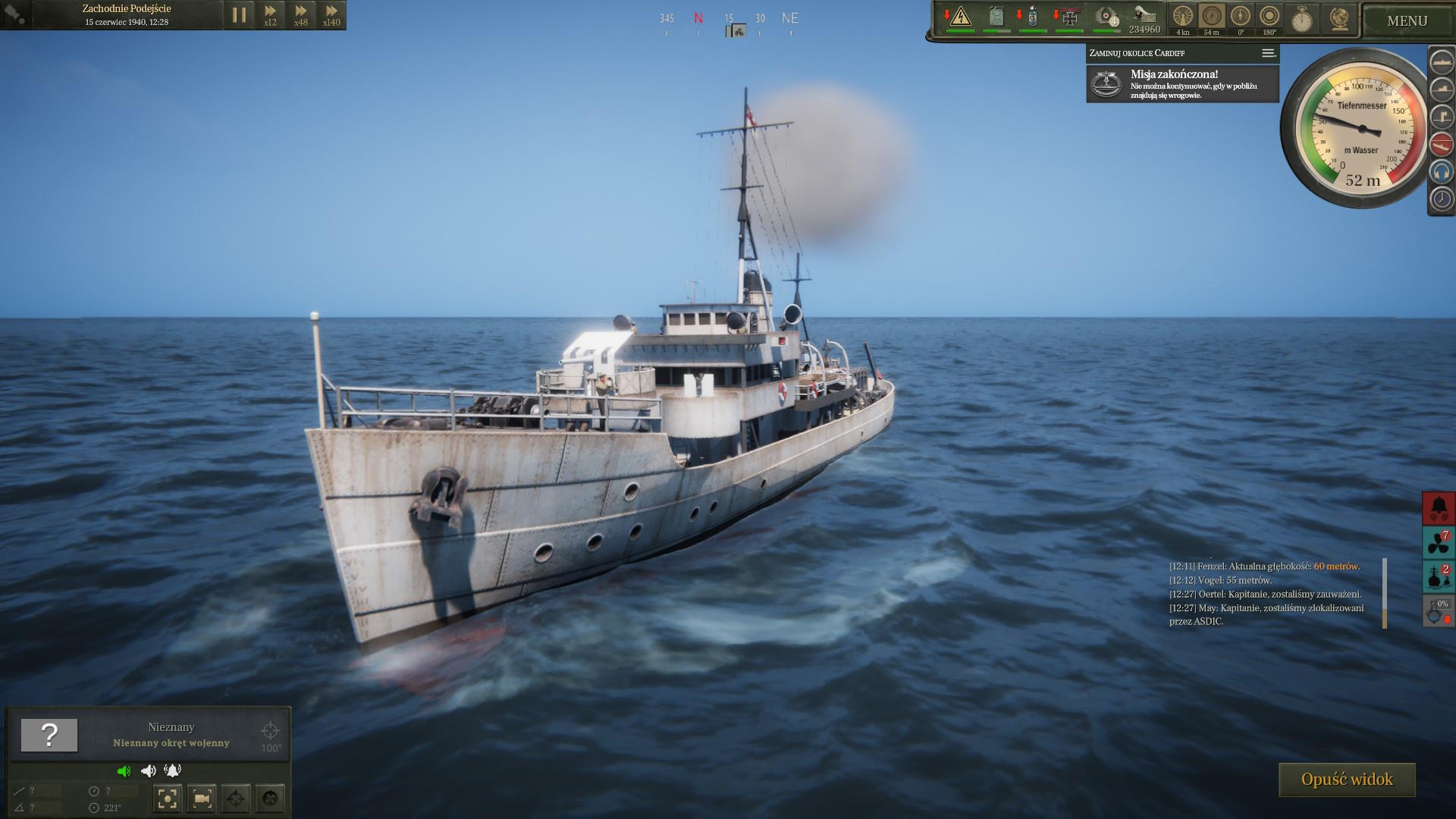Set time compression to x12

point(270,14)
